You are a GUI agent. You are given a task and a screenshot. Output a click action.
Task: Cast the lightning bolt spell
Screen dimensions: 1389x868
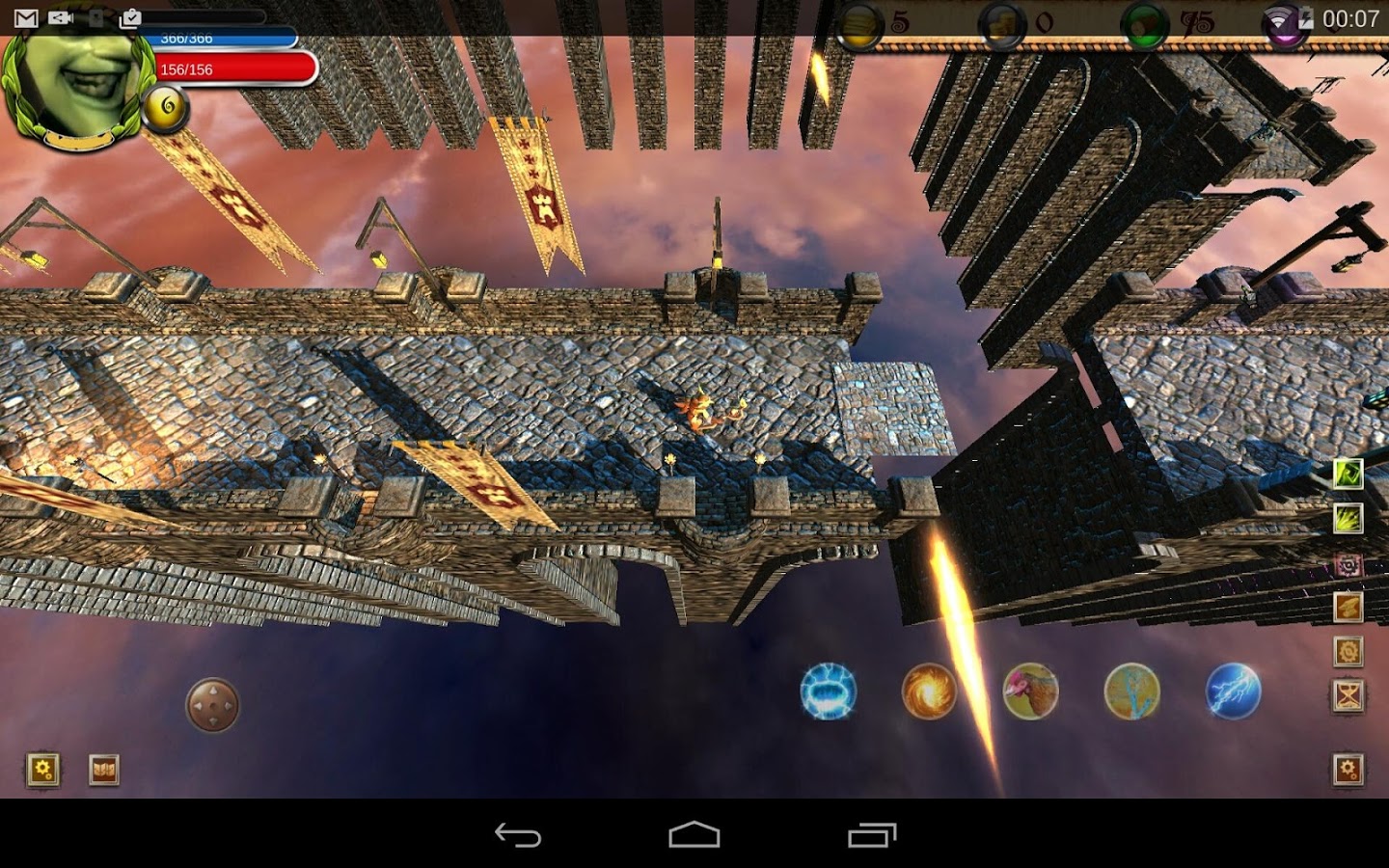(x=1233, y=692)
